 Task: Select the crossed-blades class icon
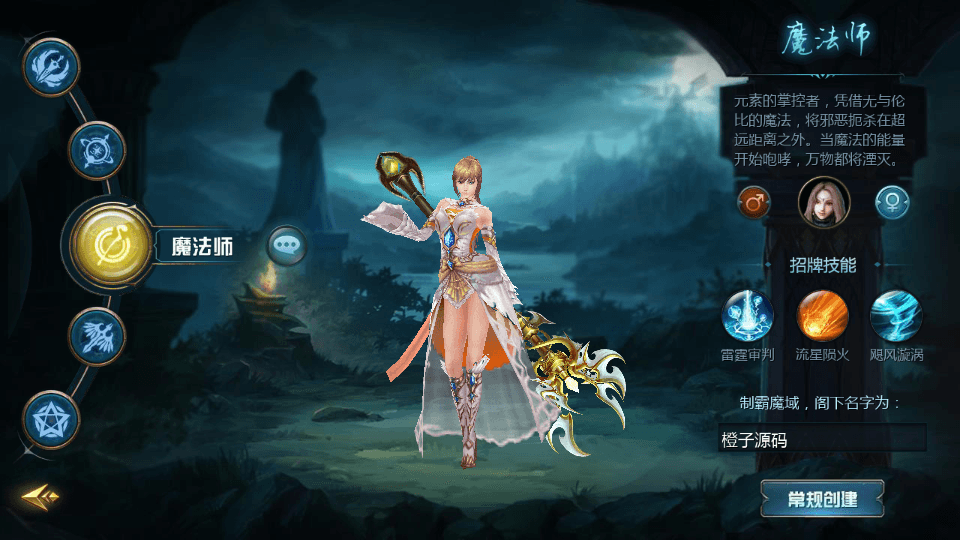[51, 68]
